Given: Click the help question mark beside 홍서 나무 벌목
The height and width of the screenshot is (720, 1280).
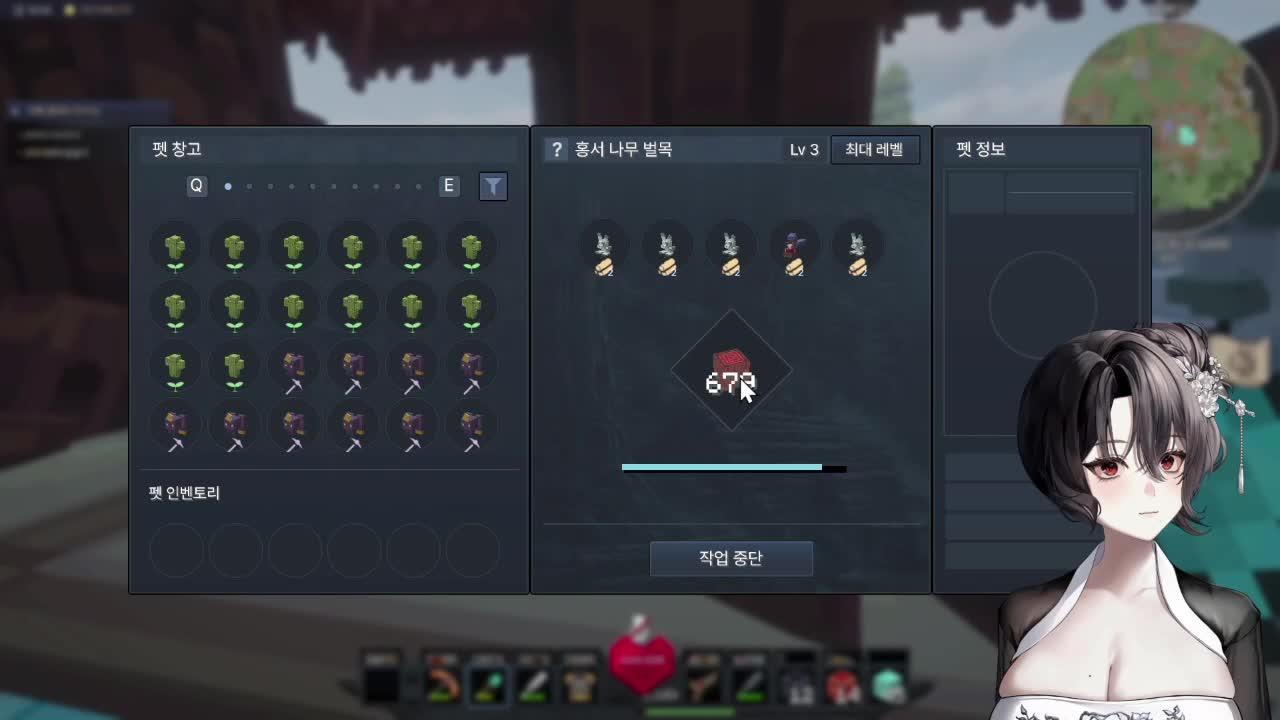Looking at the screenshot, I should 556,149.
